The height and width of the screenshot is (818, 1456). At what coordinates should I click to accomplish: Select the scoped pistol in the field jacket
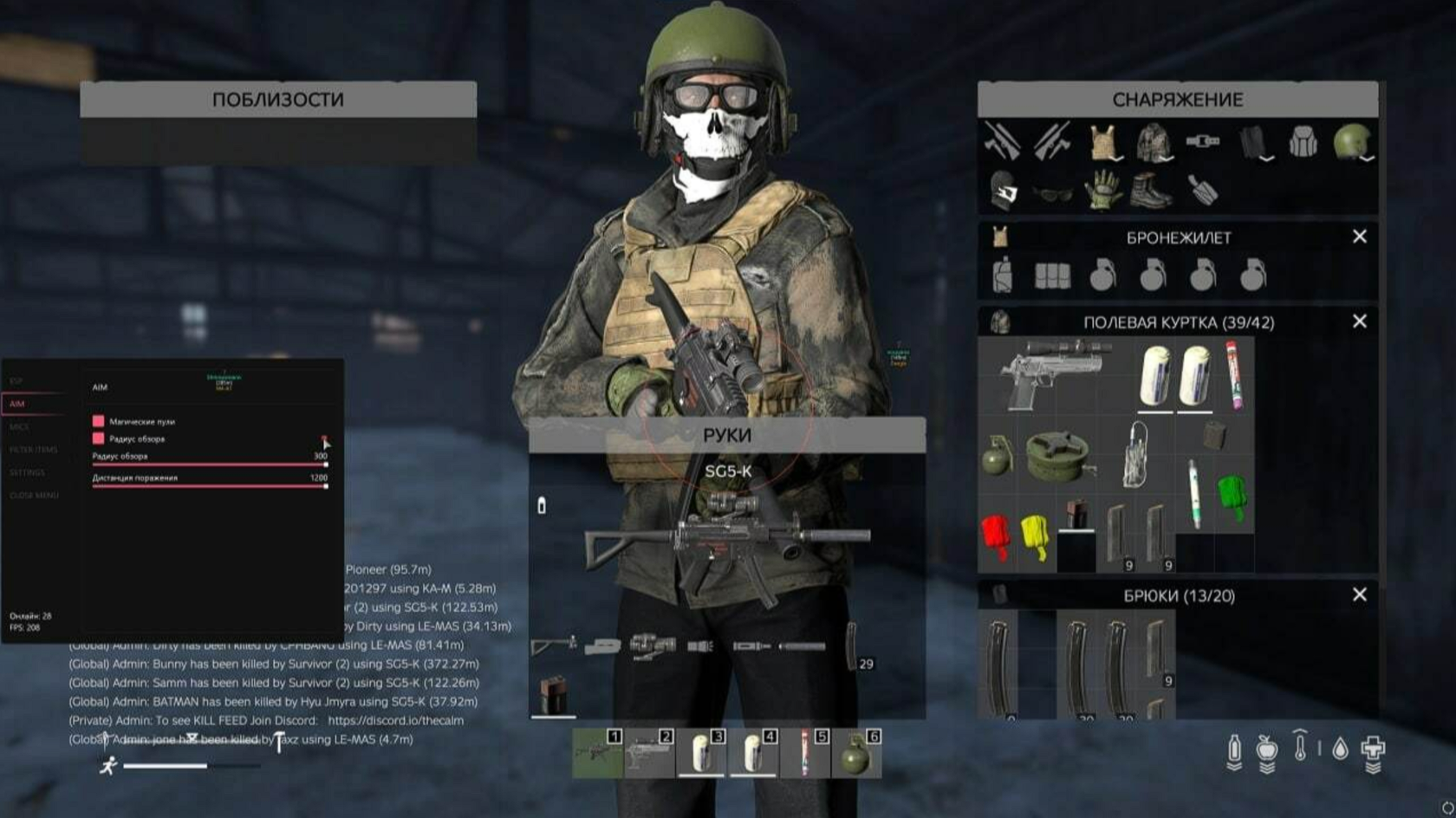(x=1052, y=373)
